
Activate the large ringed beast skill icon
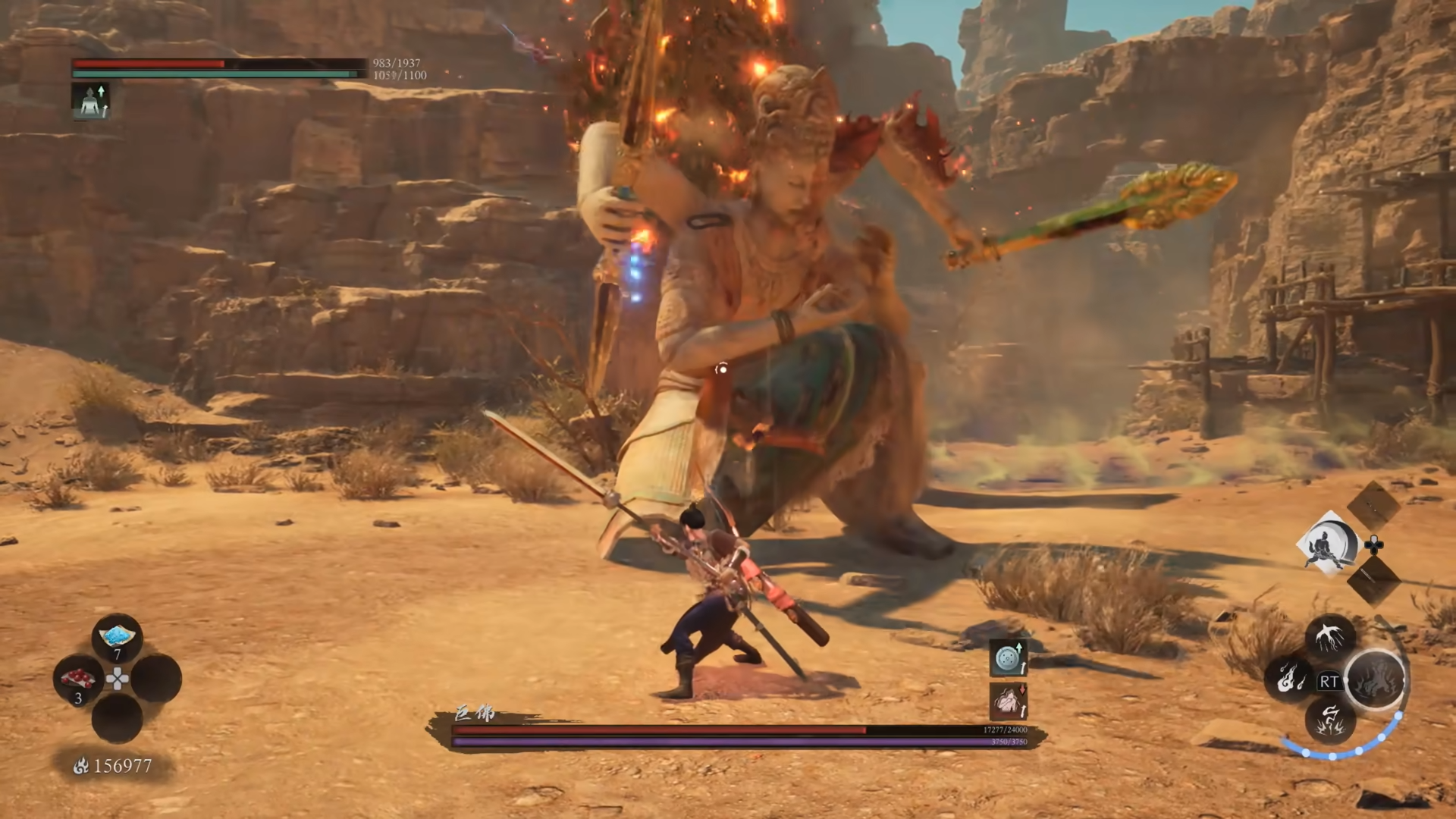click(x=1376, y=679)
